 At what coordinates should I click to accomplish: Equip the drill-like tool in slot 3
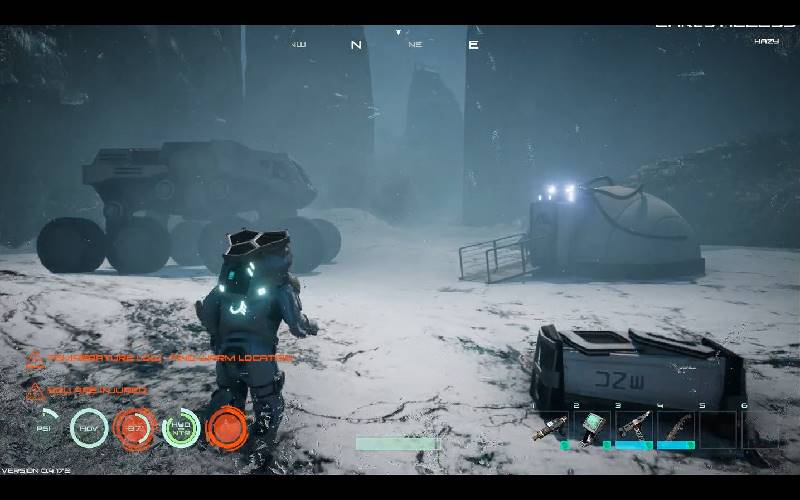[x=635, y=427]
